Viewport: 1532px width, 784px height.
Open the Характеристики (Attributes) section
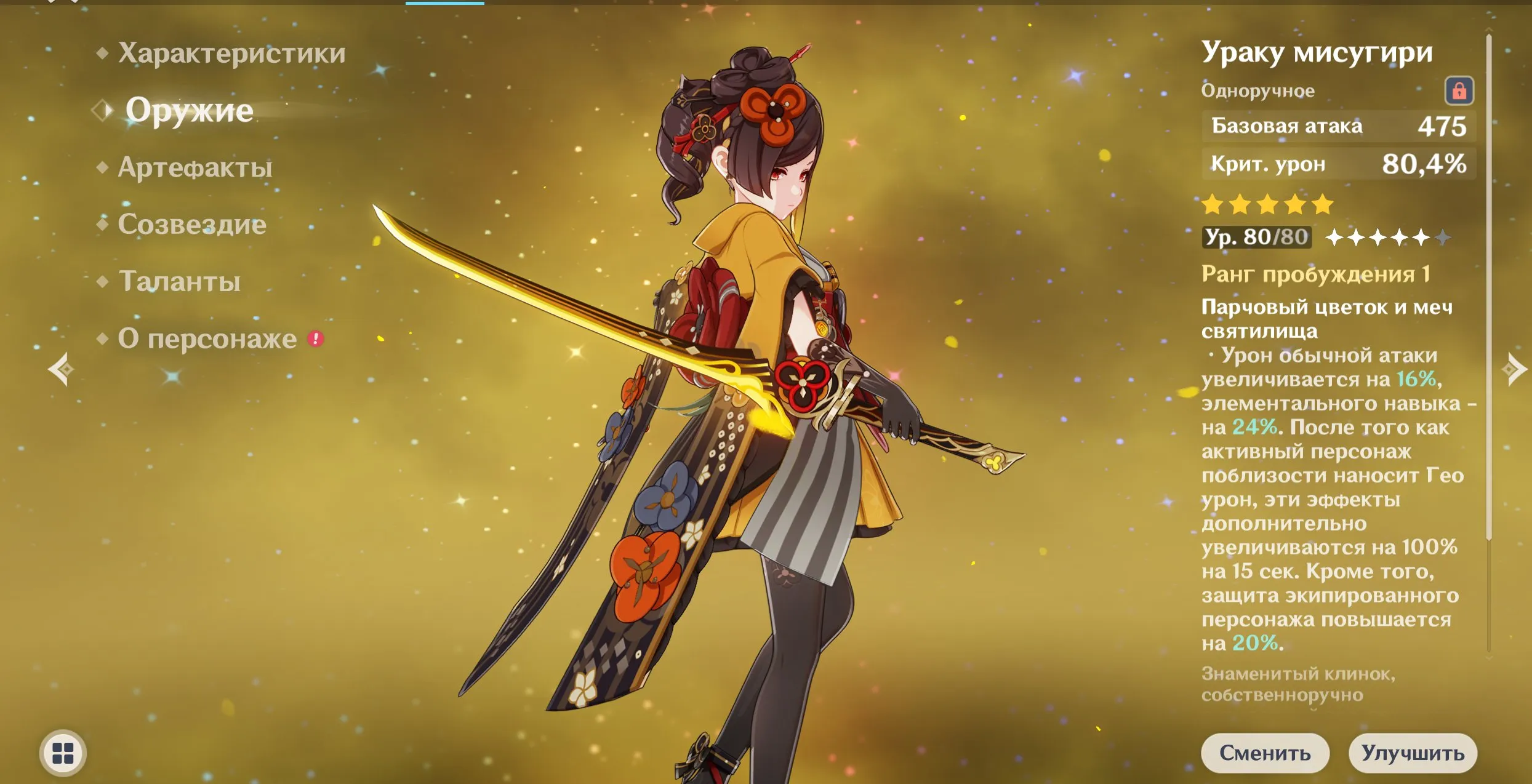point(231,52)
